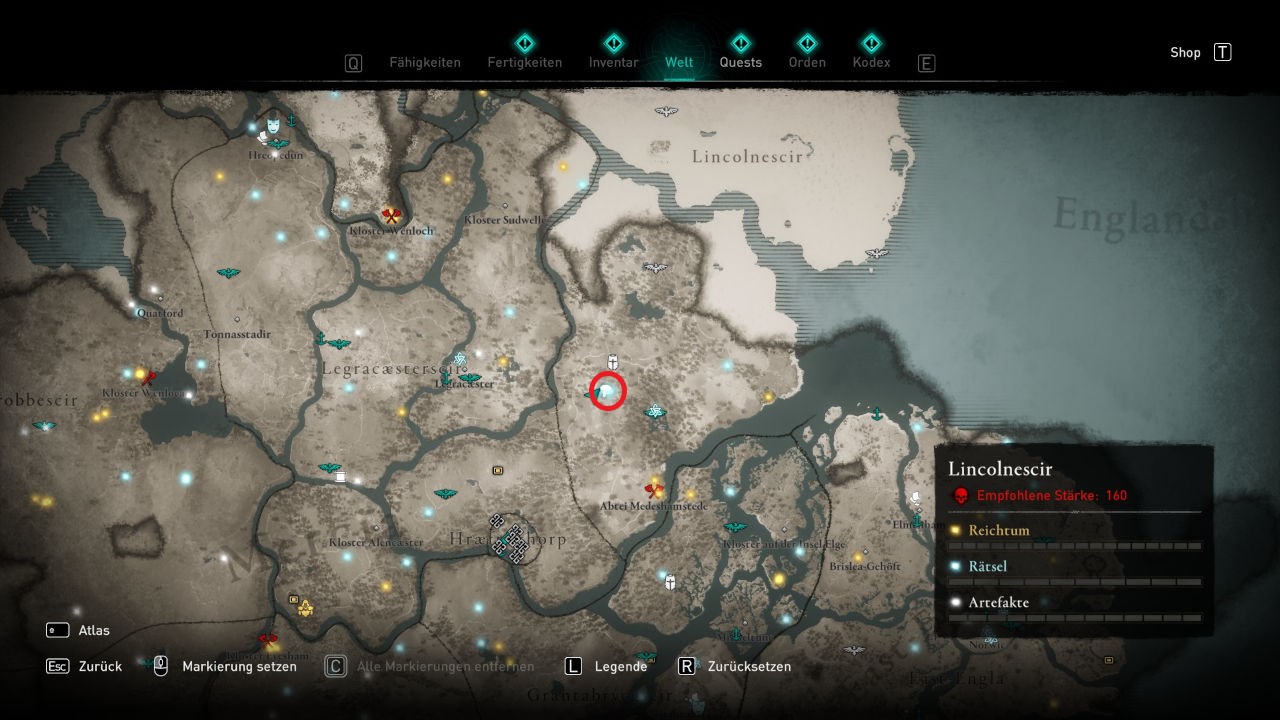Screen dimensions: 1280x720
Task: Select the Inventar tab
Action: click(613, 62)
